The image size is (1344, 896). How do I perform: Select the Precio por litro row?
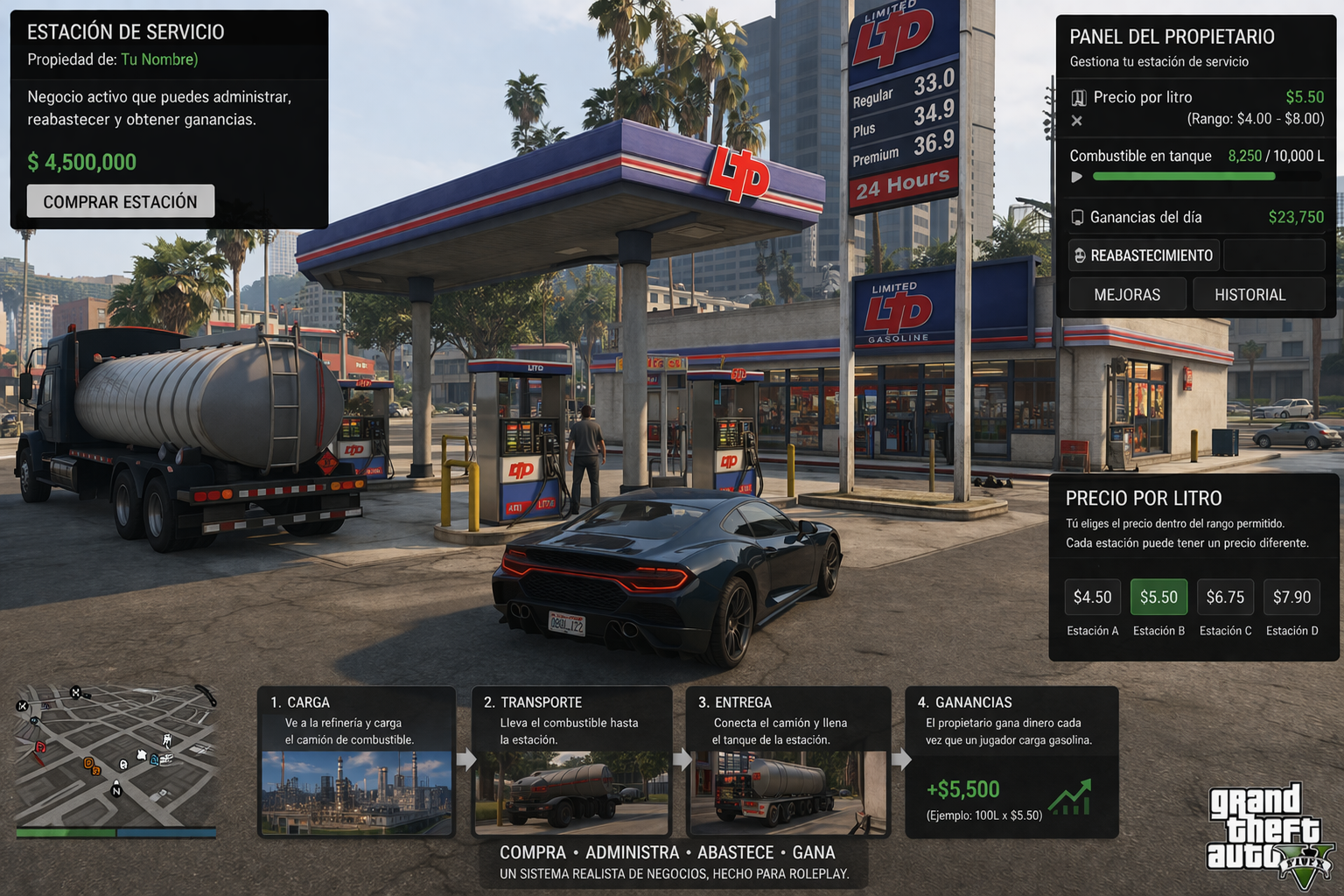click(x=1195, y=97)
